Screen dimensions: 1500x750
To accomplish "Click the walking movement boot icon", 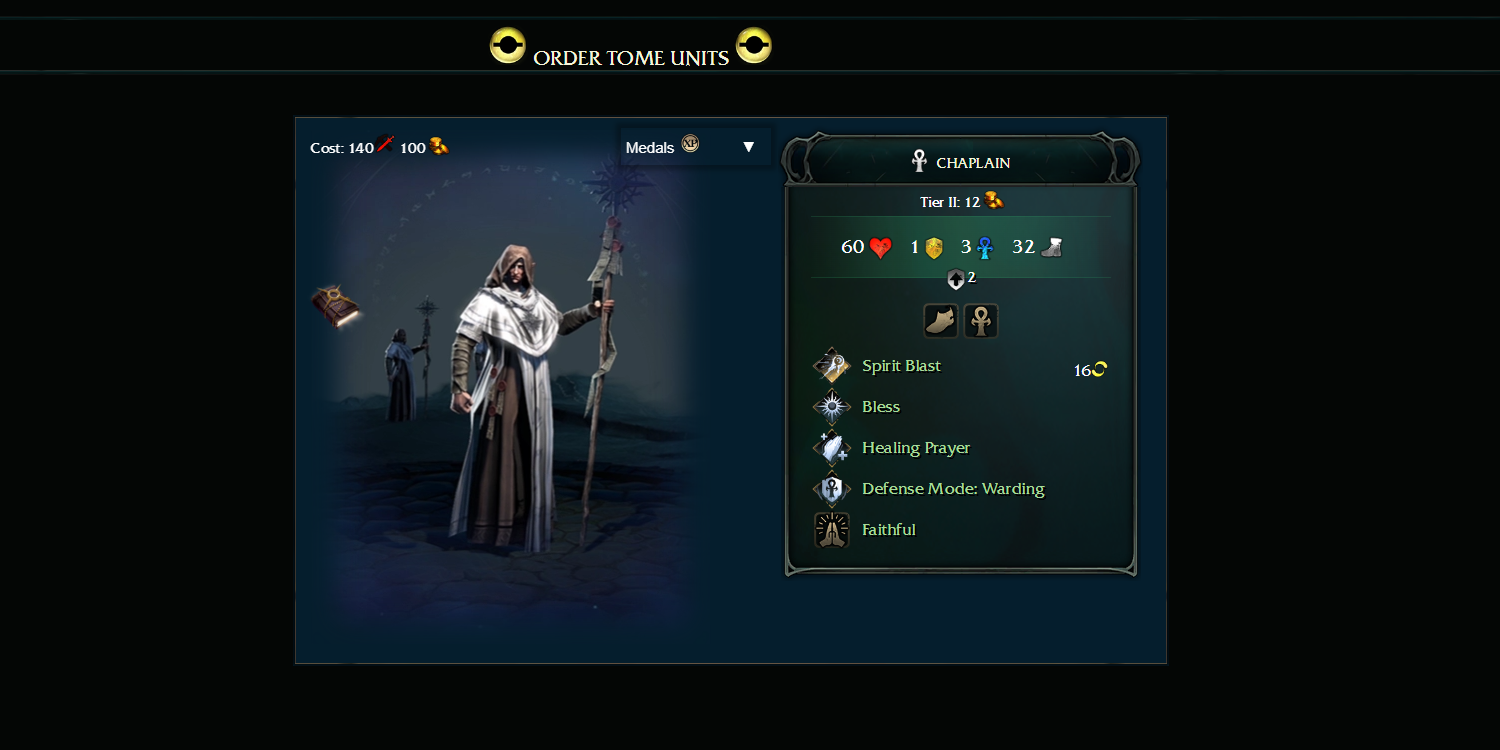I will tap(940, 320).
